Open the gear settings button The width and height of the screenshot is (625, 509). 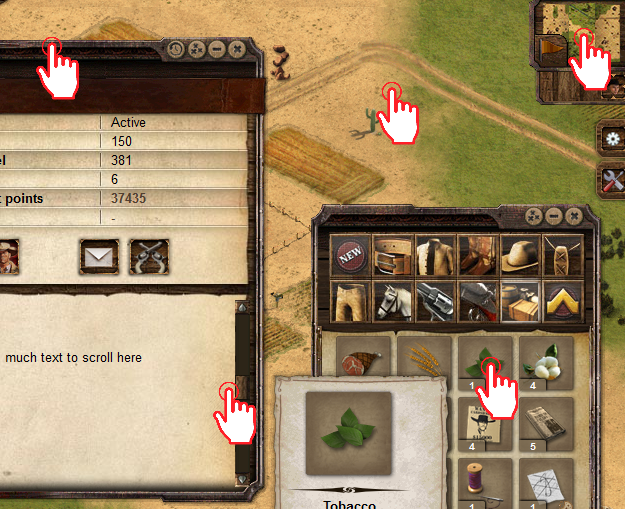pos(612,138)
